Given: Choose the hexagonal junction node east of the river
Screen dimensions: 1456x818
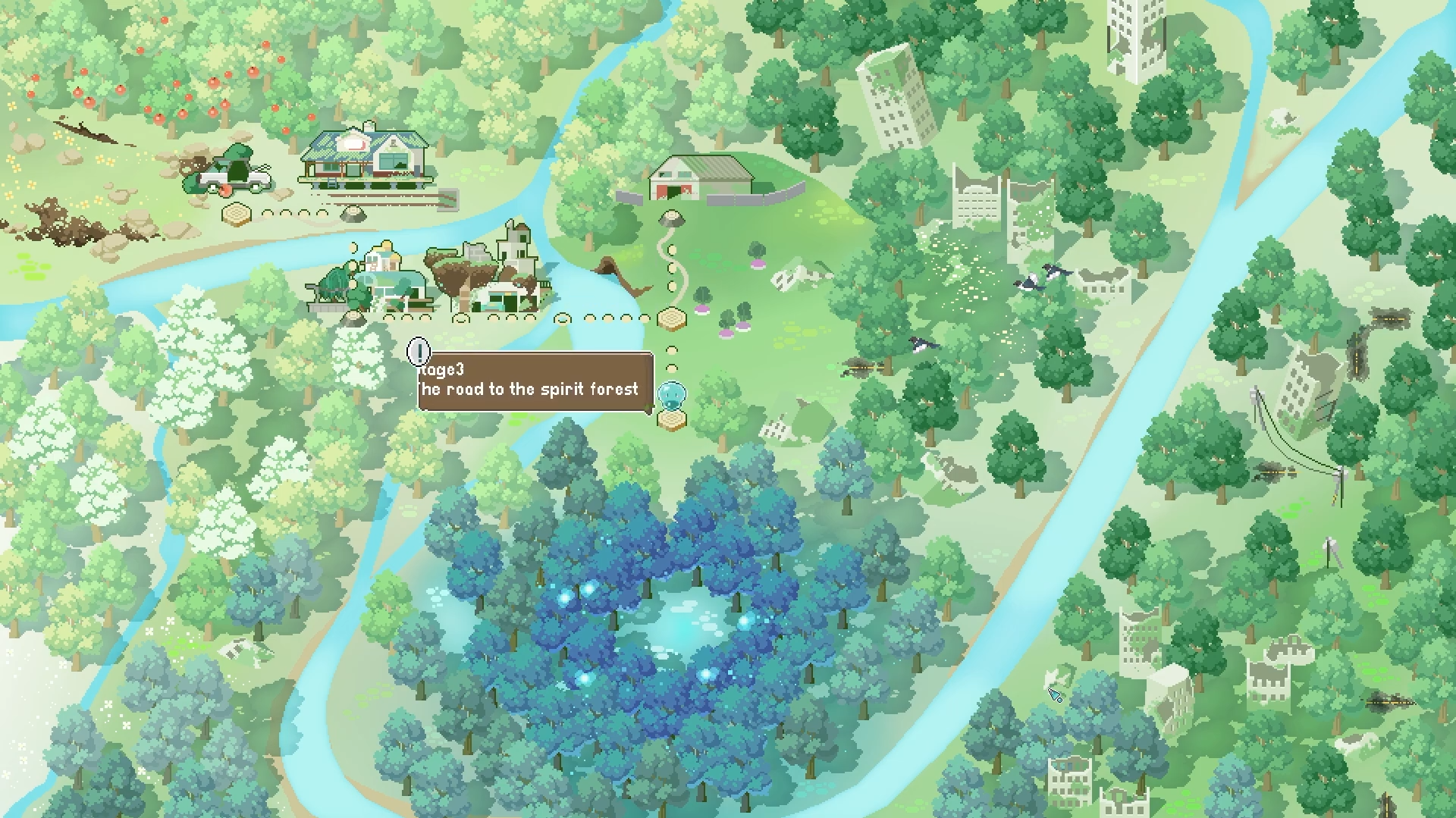Looking at the screenshot, I should click(671, 318).
